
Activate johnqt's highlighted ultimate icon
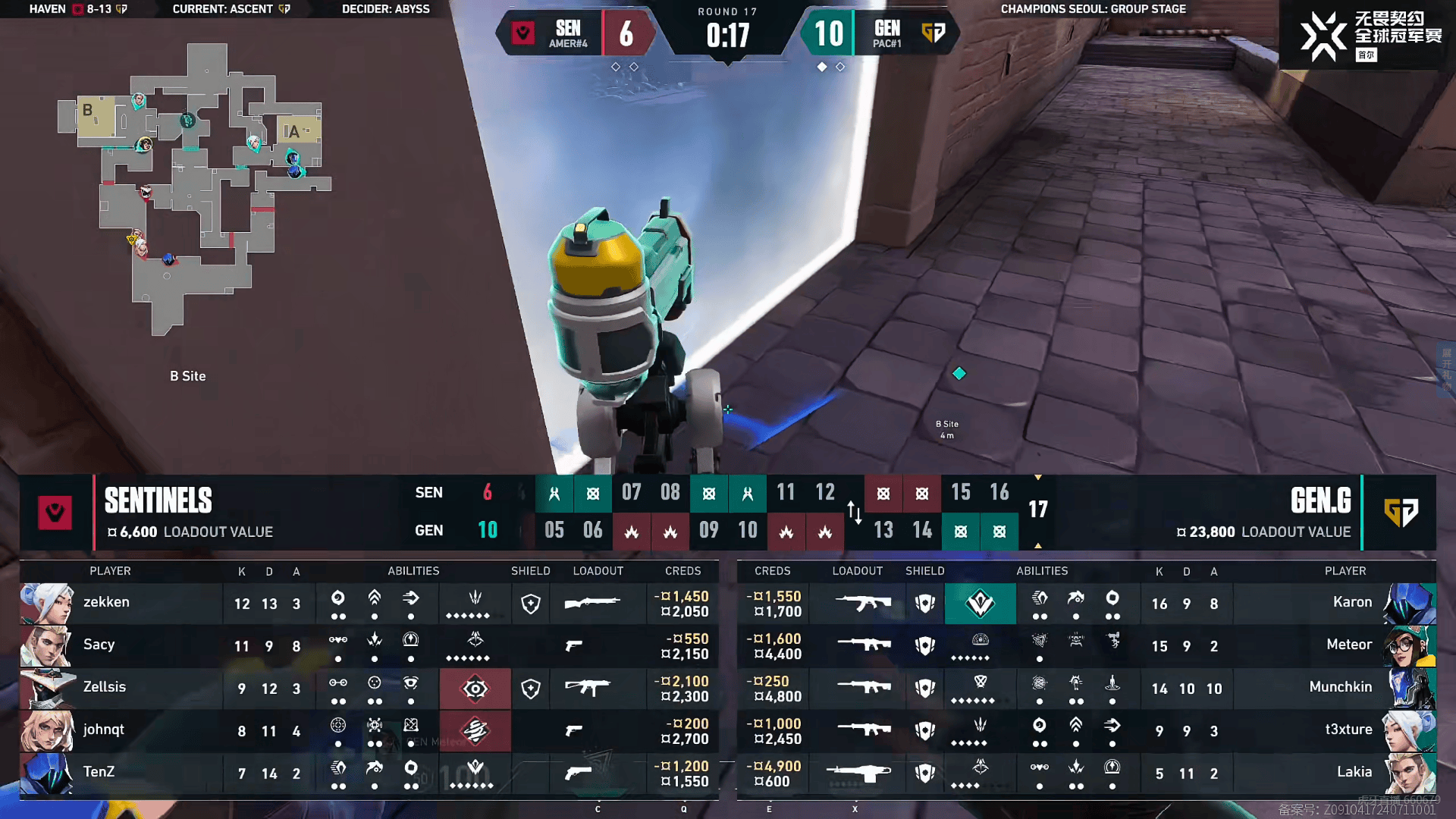point(475,731)
